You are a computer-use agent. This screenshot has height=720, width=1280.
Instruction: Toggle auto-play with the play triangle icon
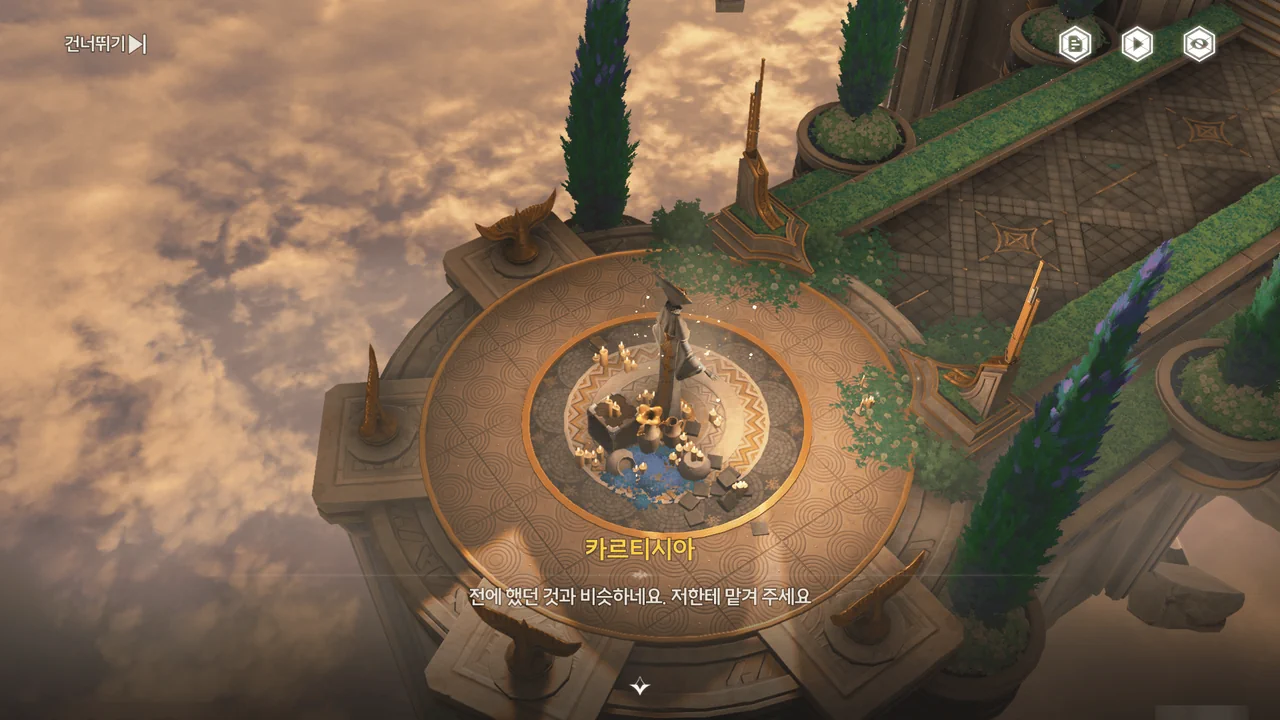point(1137,44)
